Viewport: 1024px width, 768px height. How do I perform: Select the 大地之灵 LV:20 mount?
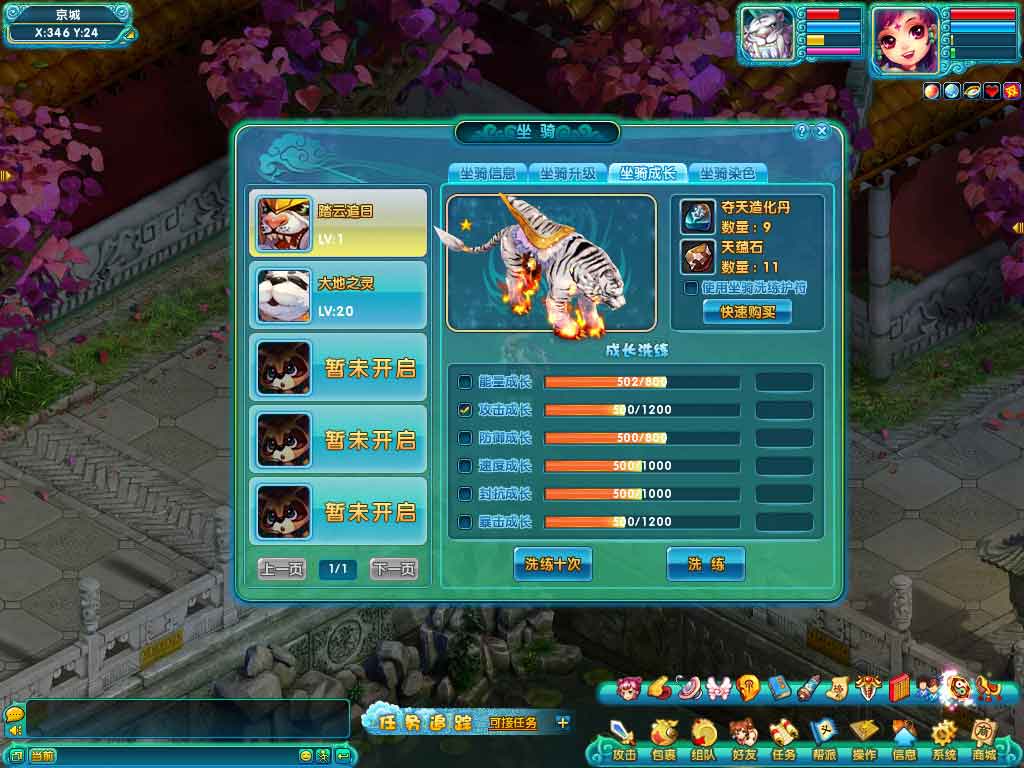point(338,295)
